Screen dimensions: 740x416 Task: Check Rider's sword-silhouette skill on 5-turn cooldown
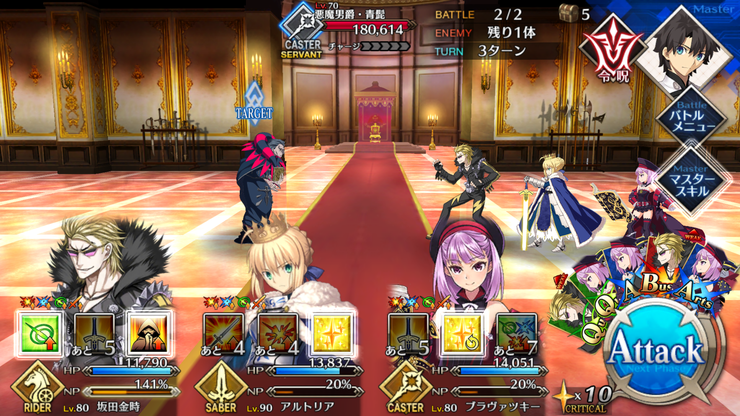95,333
